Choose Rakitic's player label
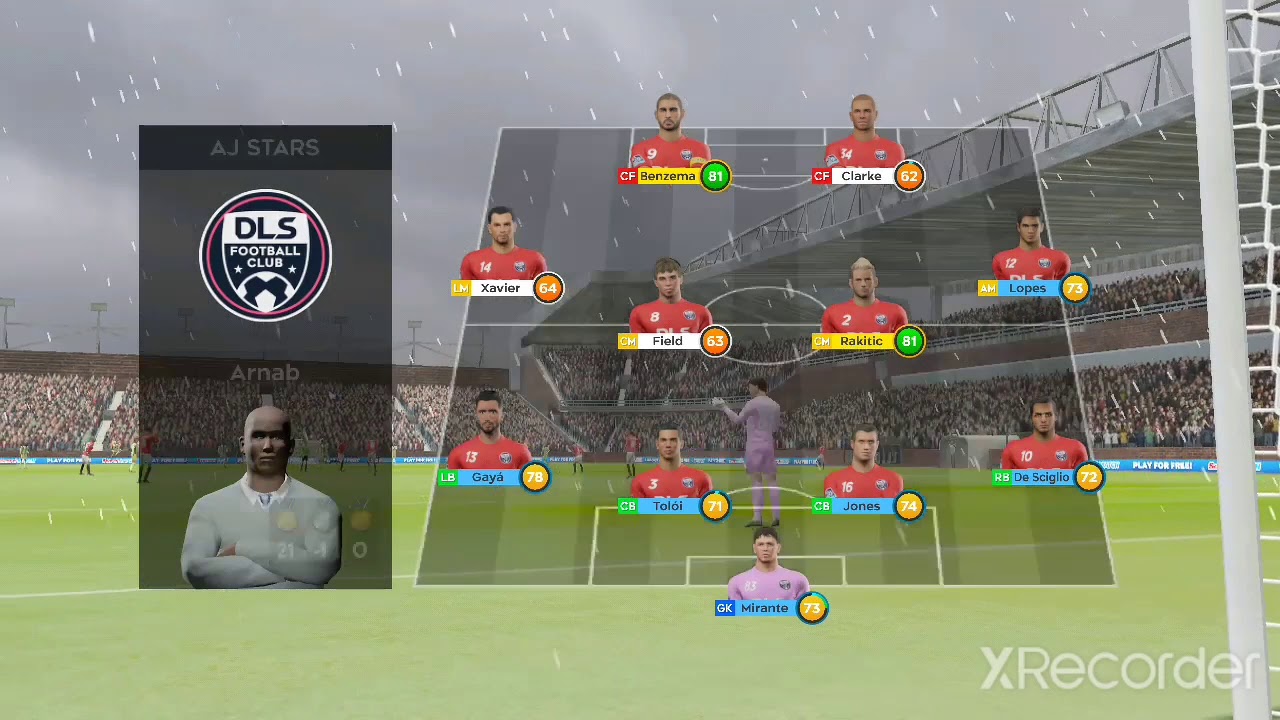The height and width of the screenshot is (720, 1280). coord(861,341)
